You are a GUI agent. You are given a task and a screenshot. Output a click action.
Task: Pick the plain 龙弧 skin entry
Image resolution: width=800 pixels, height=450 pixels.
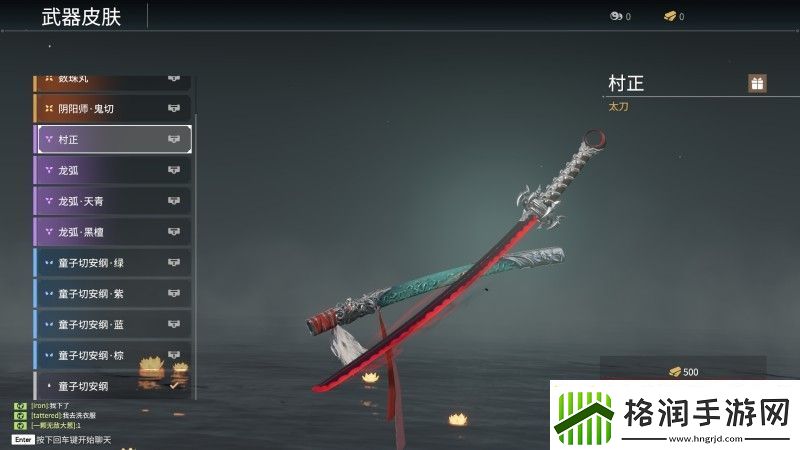click(113, 170)
